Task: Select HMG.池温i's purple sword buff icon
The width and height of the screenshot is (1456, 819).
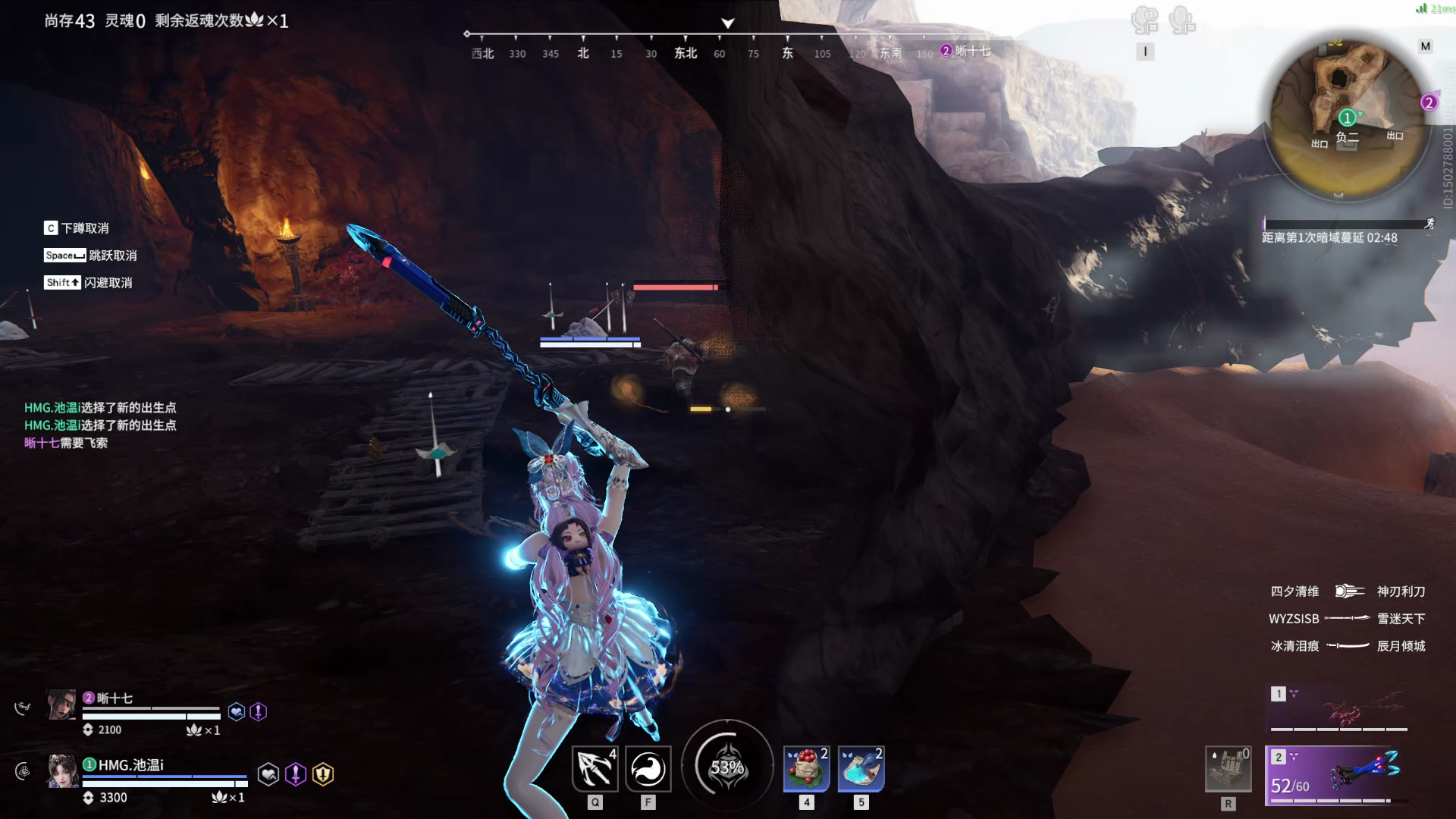Action: 296,774
